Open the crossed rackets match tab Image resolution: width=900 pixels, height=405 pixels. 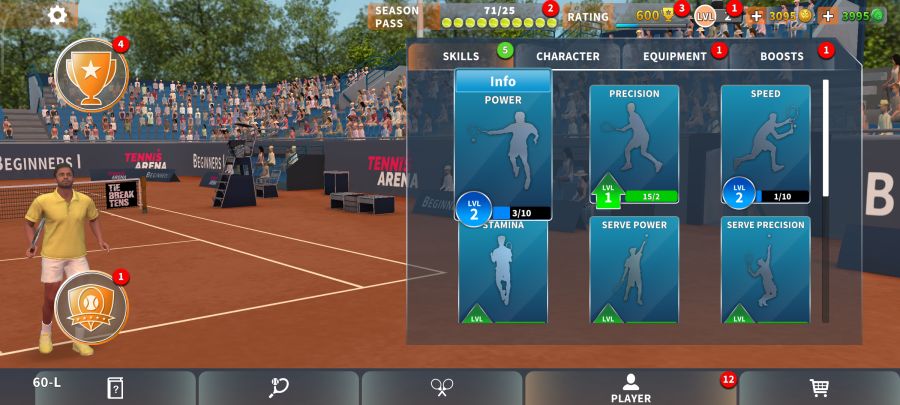pyautogui.click(x=442, y=388)
